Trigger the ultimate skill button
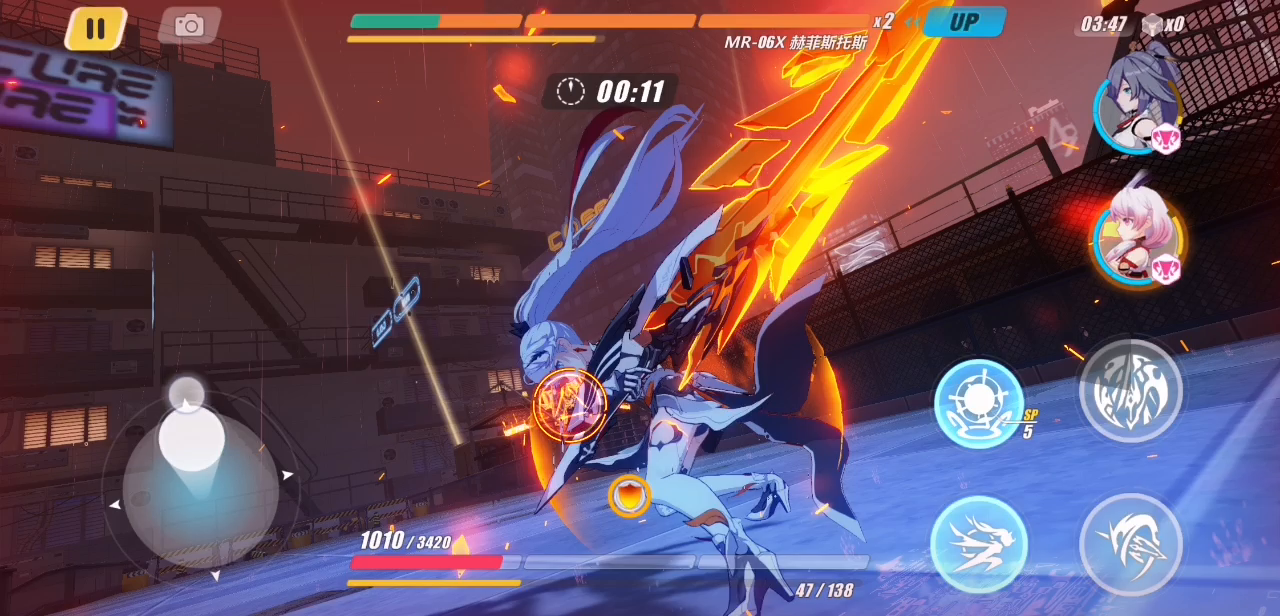 tap(1130, 390)
